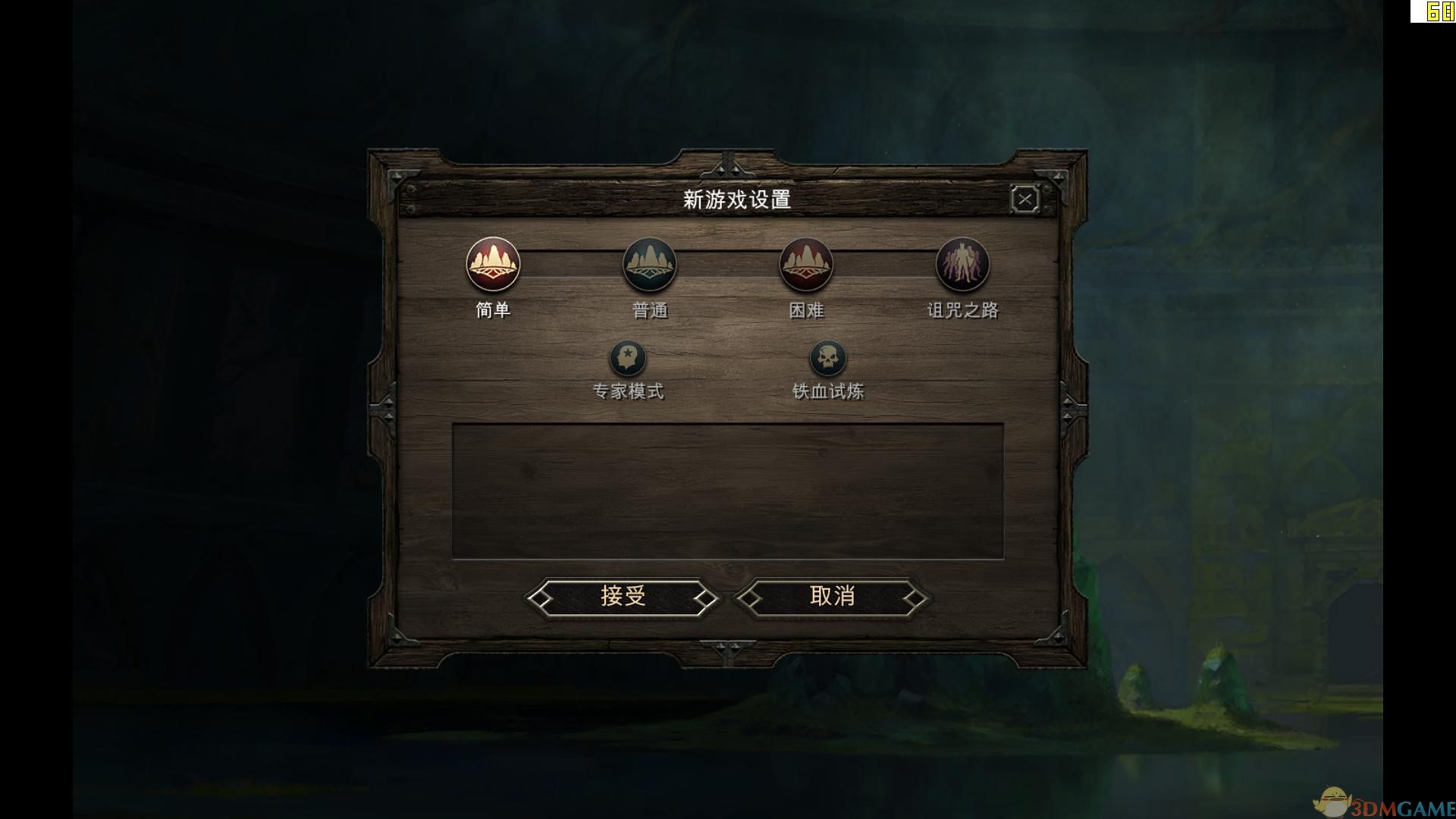
Task: Click the 新游戏设置 dialog title
Action: 737,199
